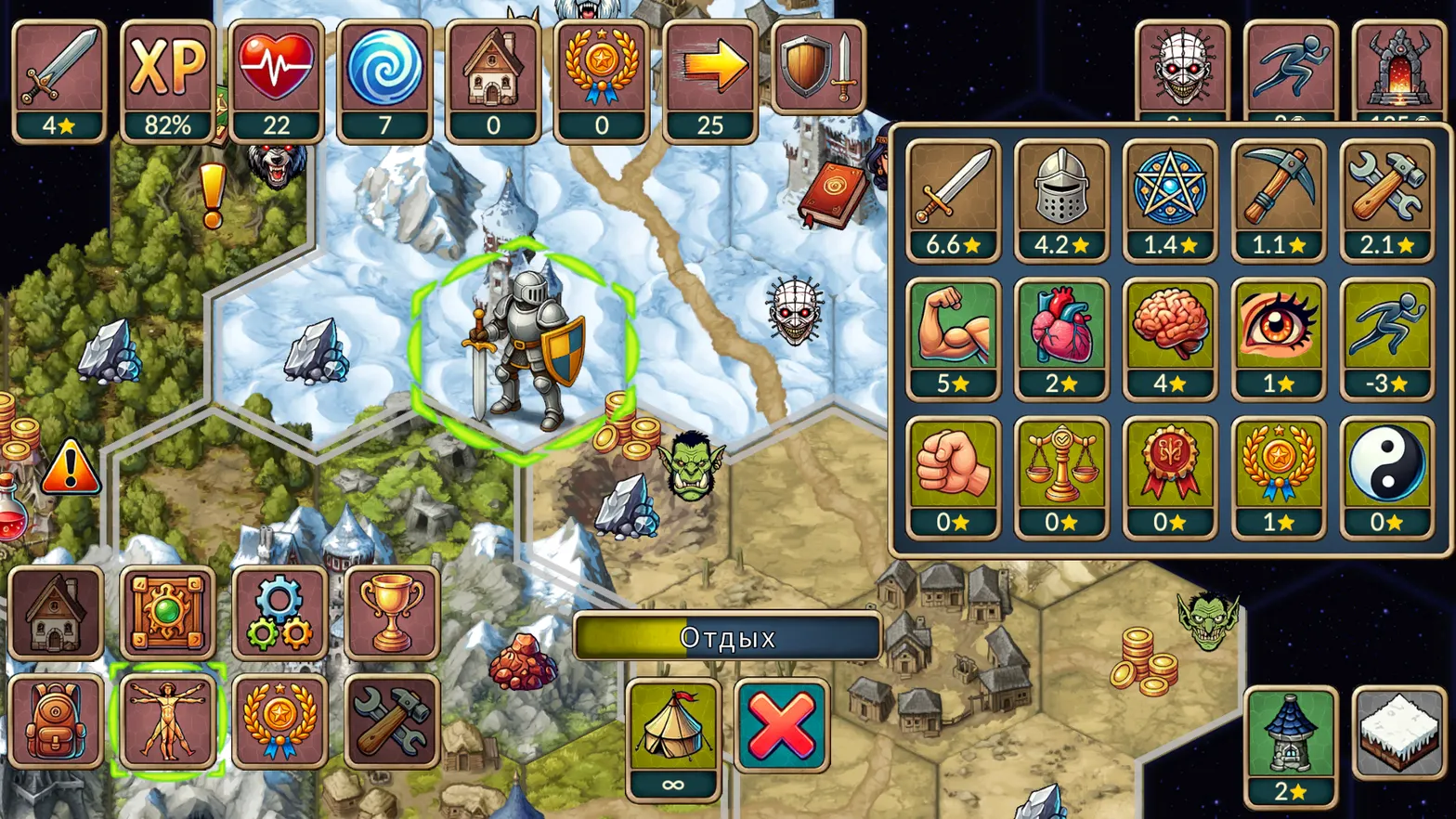Screen dimensions: 1456x819
Task: Open the gears settings menu
Action: [x=279, y=613]
